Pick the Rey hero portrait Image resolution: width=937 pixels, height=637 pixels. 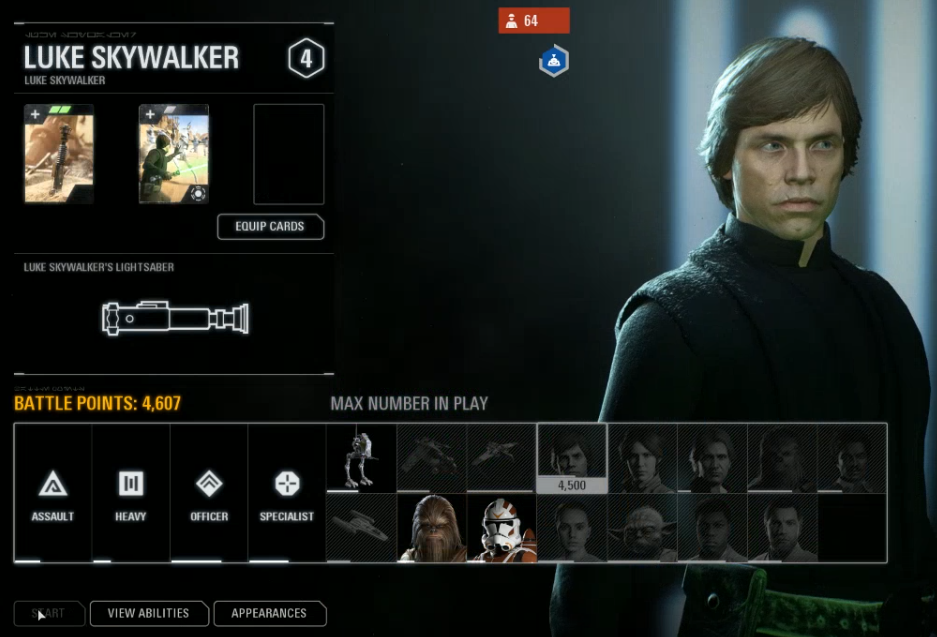(x=571, y=527)
